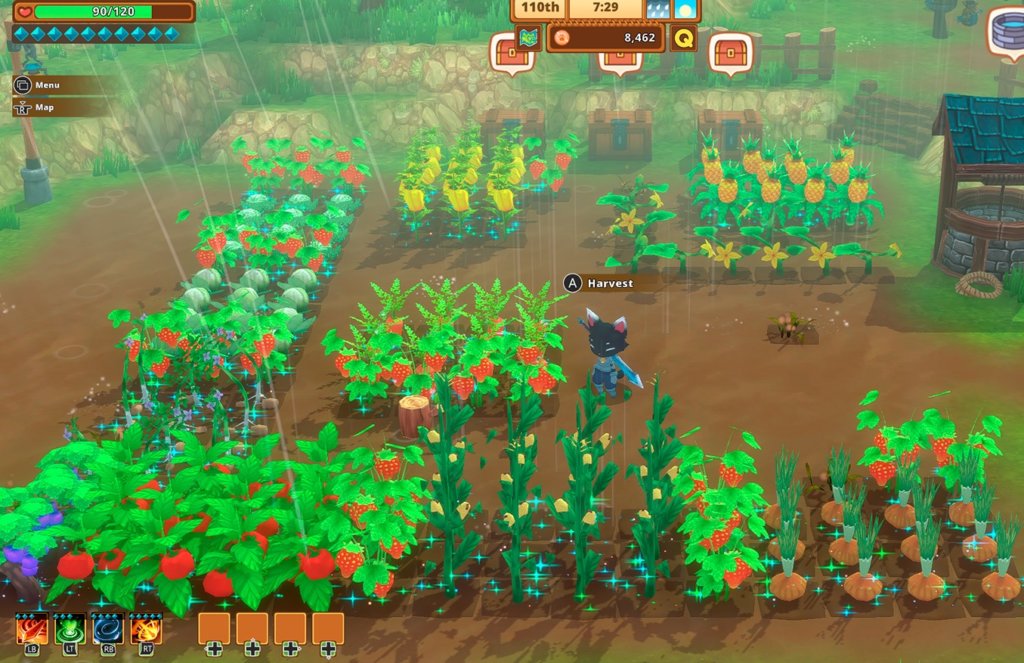Trigger the blue whirlwind ability
The height and width of the screenshot is (663, 1024).
[108, 630]
